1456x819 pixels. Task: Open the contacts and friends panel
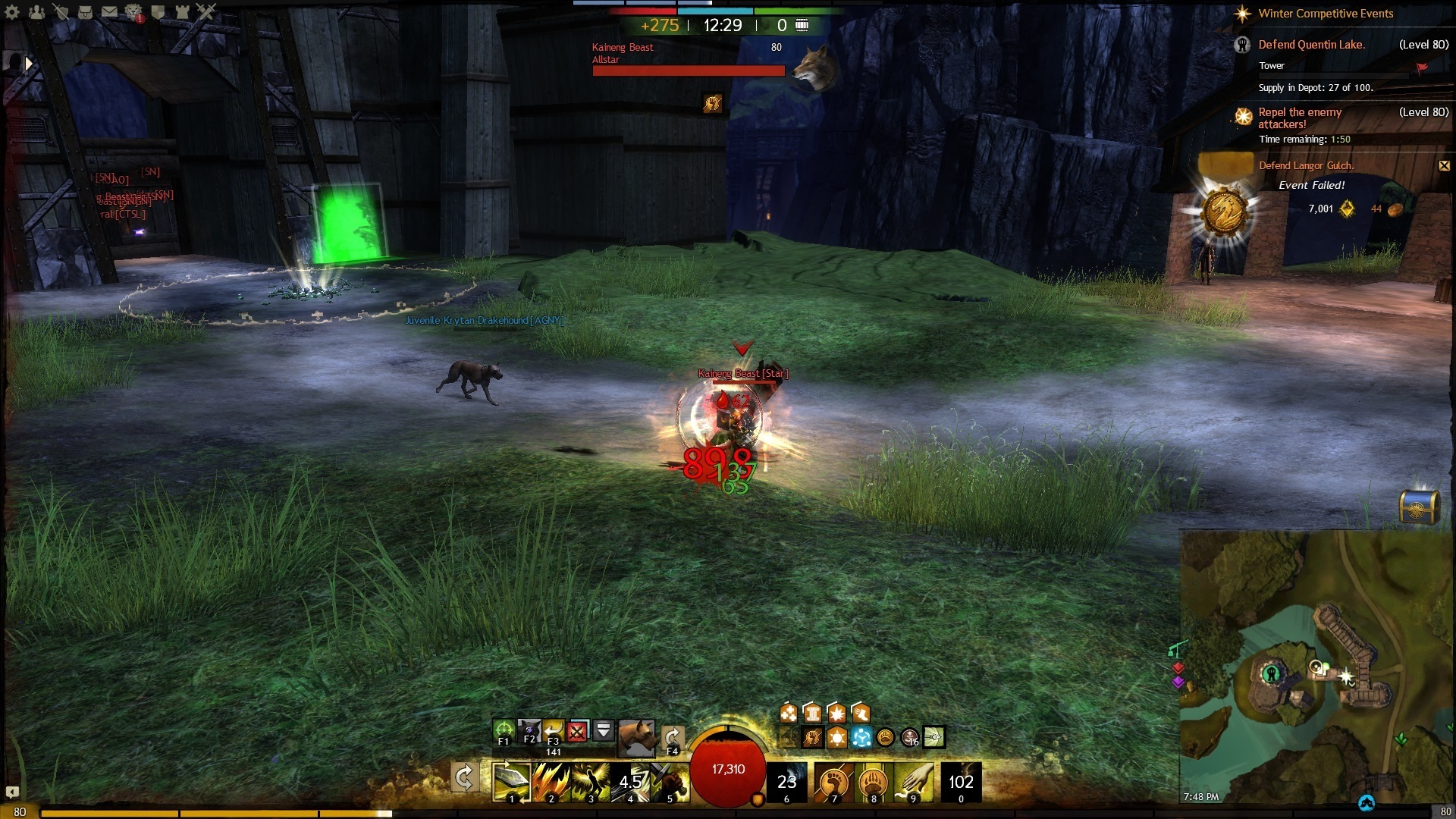36,11
